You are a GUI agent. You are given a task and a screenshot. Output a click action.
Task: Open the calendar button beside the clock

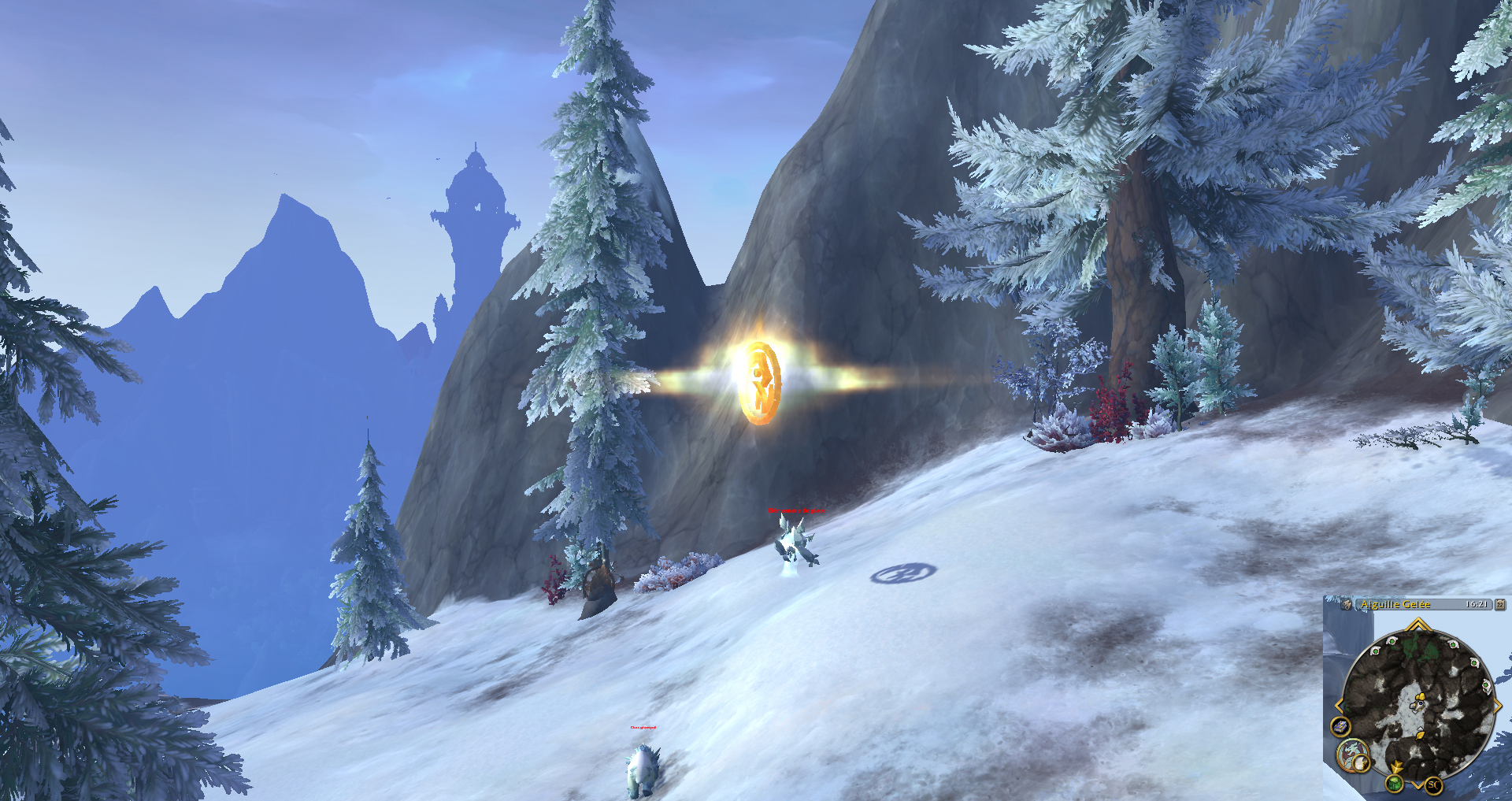pyautogui.click(x=1500, y=604)
